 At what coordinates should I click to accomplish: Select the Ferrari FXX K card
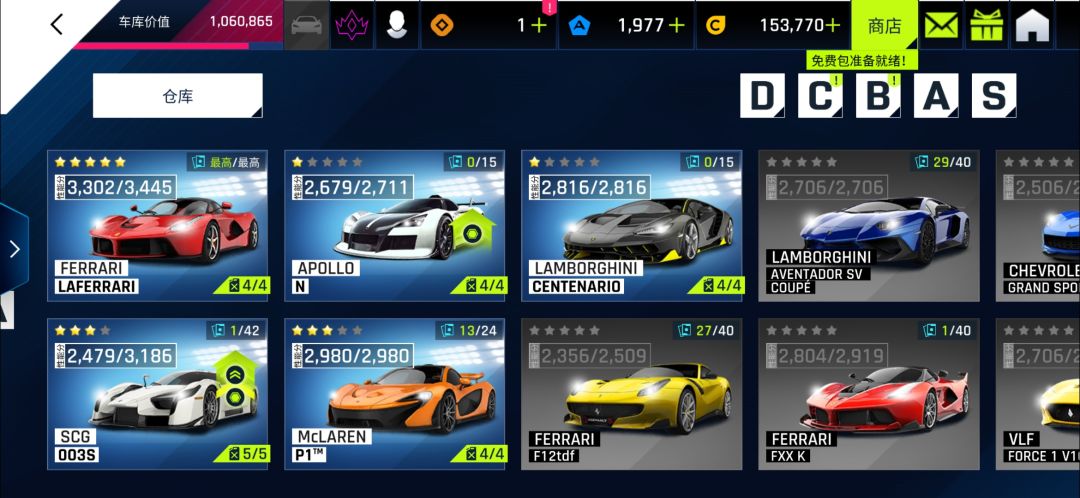click(868, 393)
